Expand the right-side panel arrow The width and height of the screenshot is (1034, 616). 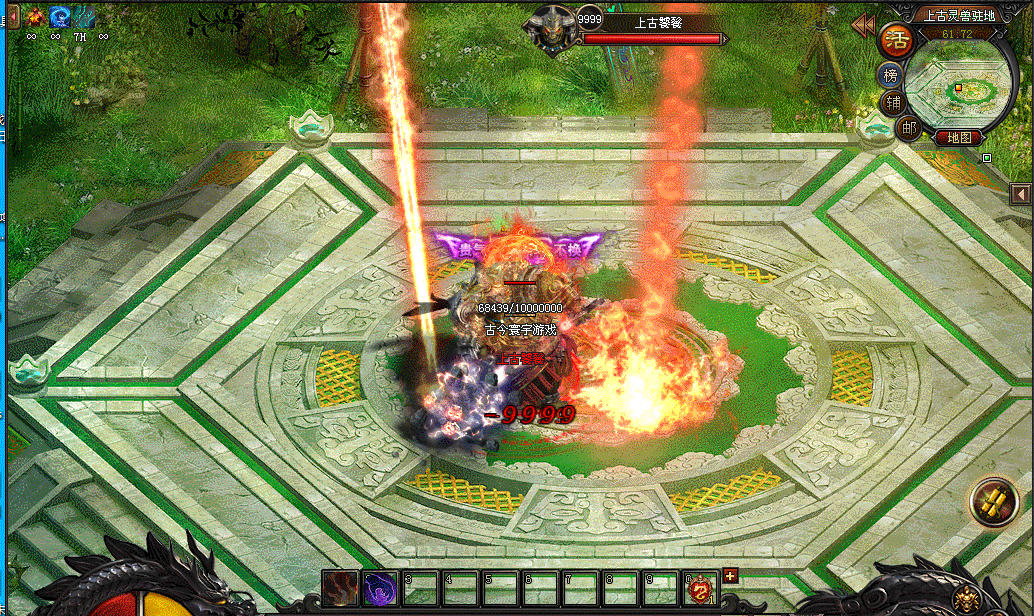(x=1020, y=193)
